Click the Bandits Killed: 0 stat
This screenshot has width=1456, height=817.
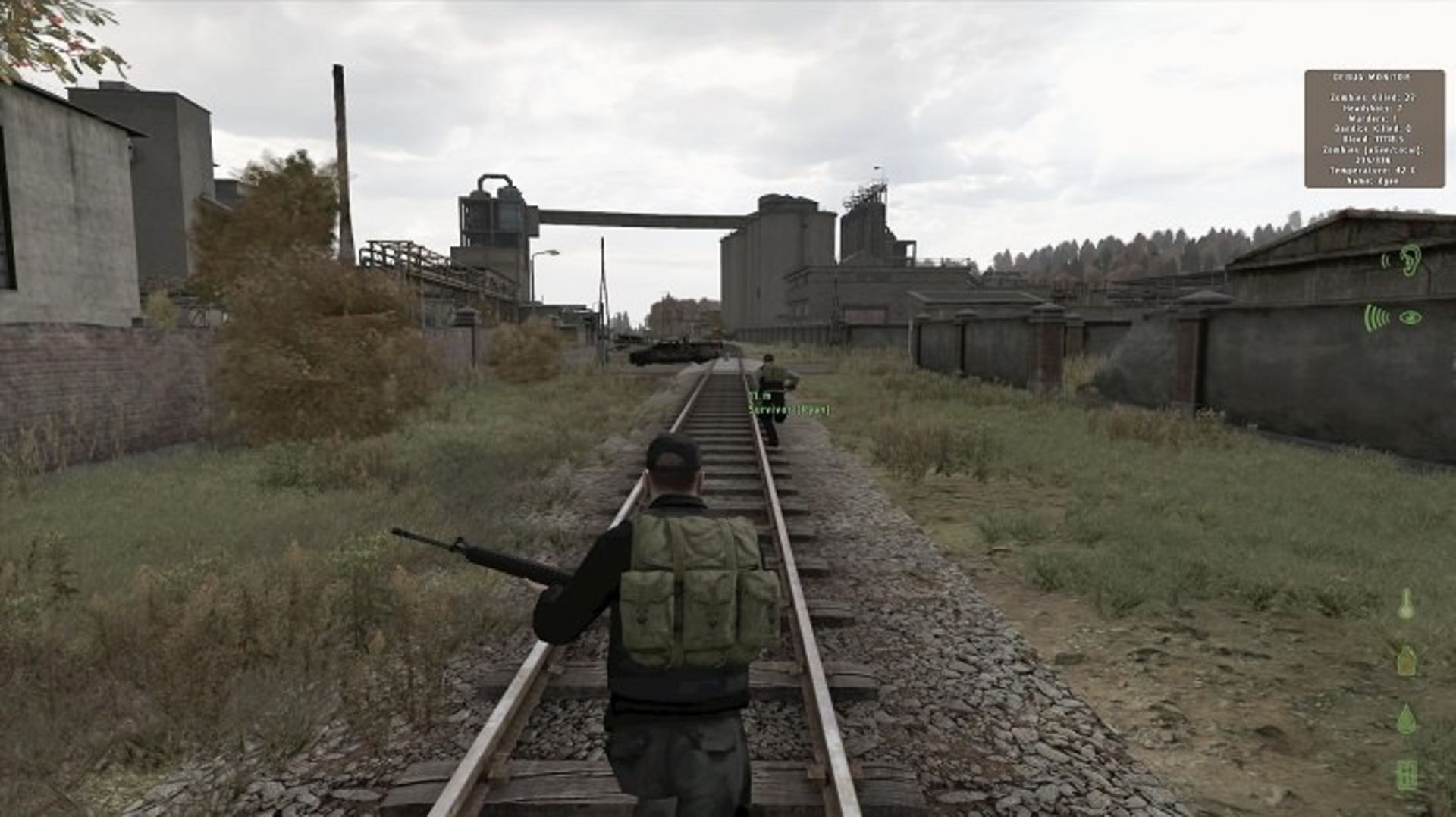(1373, 128)
